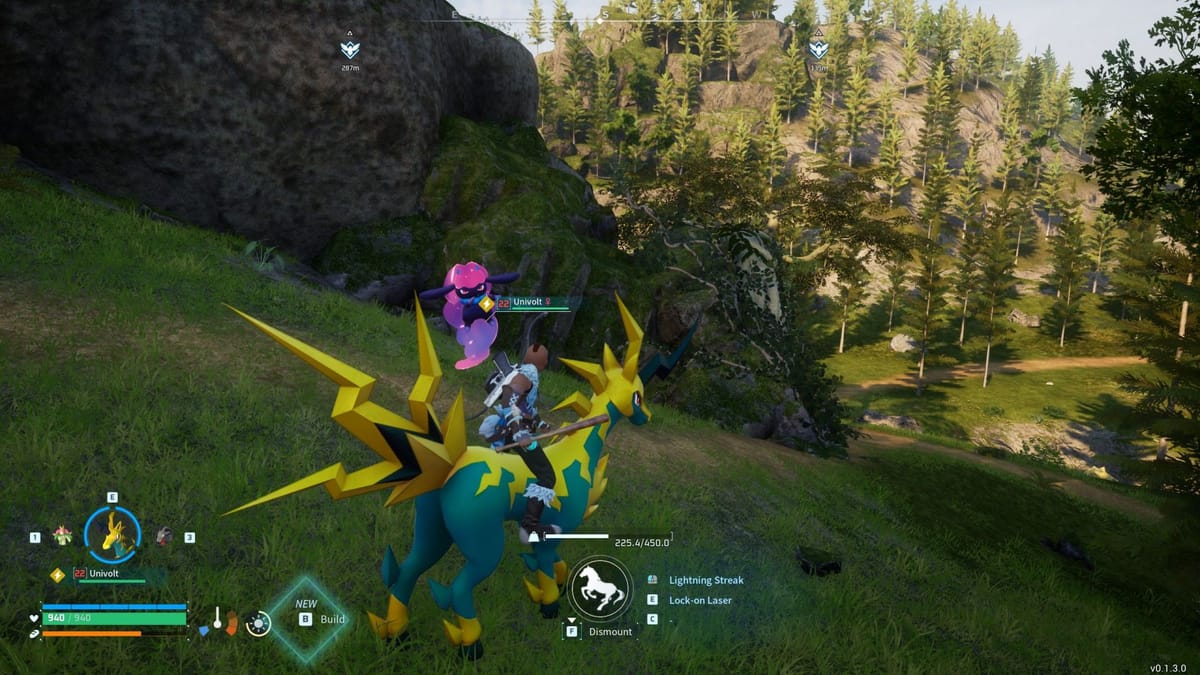Viewport: 1200px width, 675px height.
Task: Click the sun time-of-day dial
Action: (258, 623)
